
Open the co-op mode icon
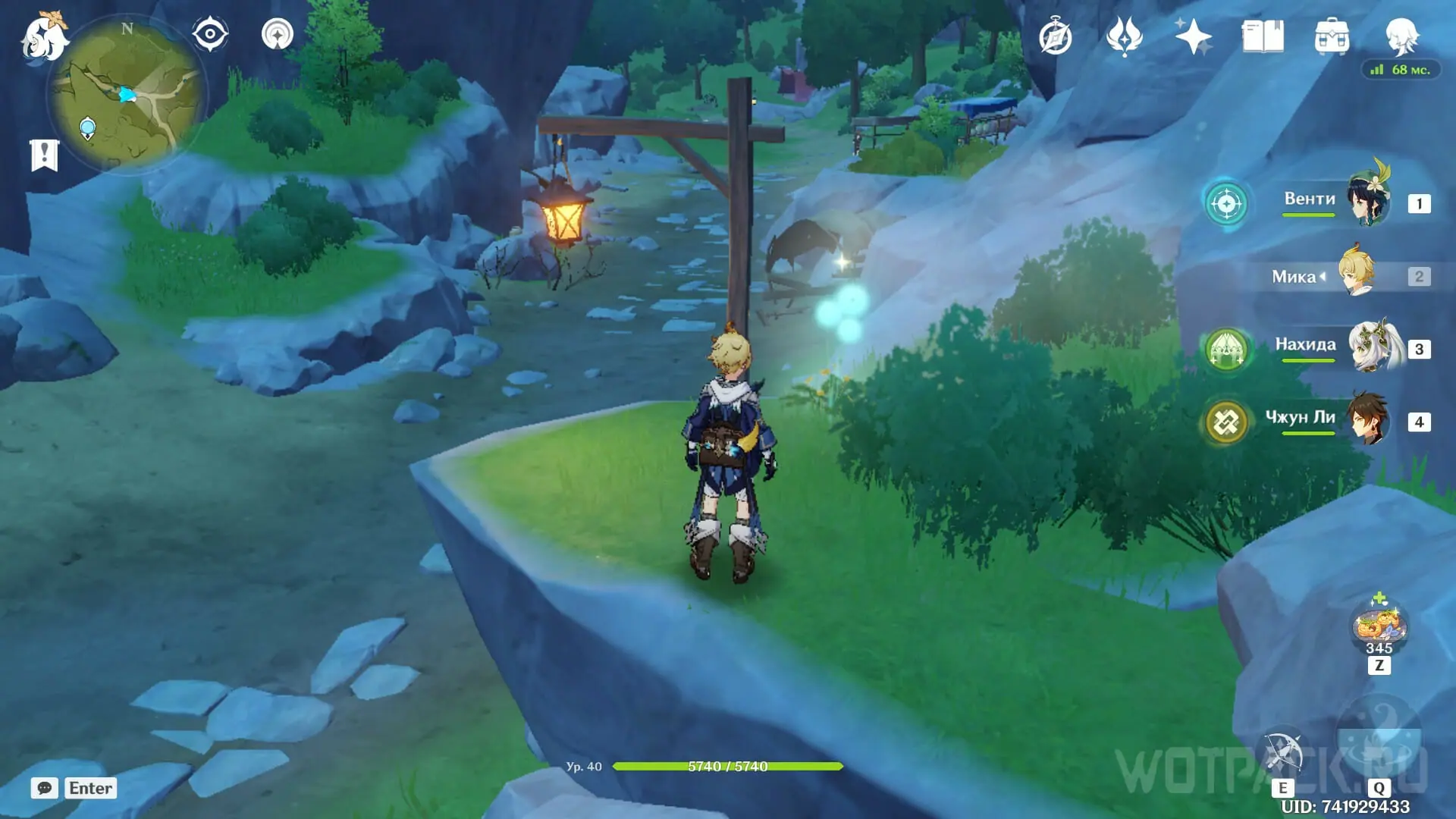pos(278,35)
